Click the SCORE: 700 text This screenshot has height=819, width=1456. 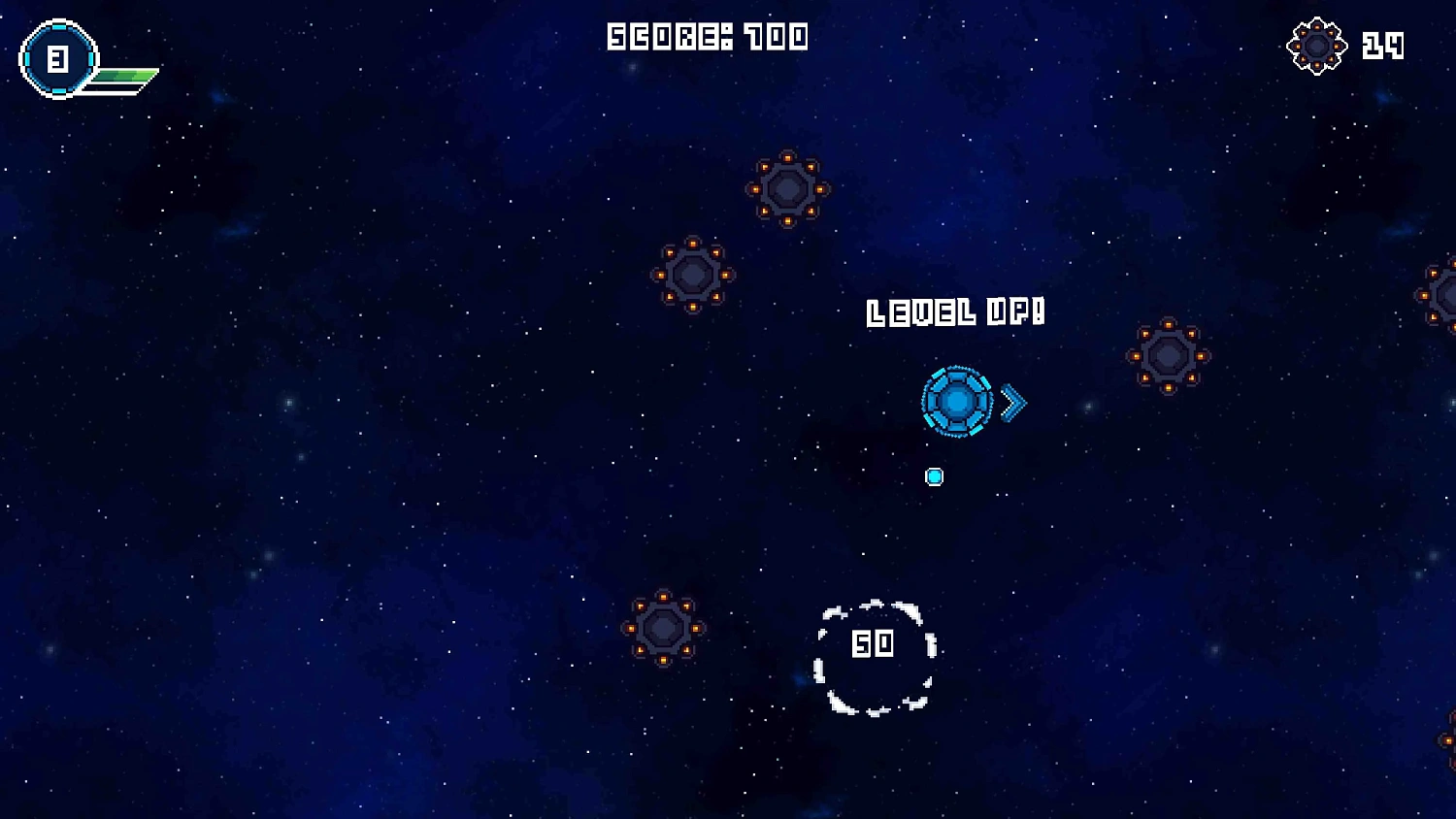pos(708,38)
